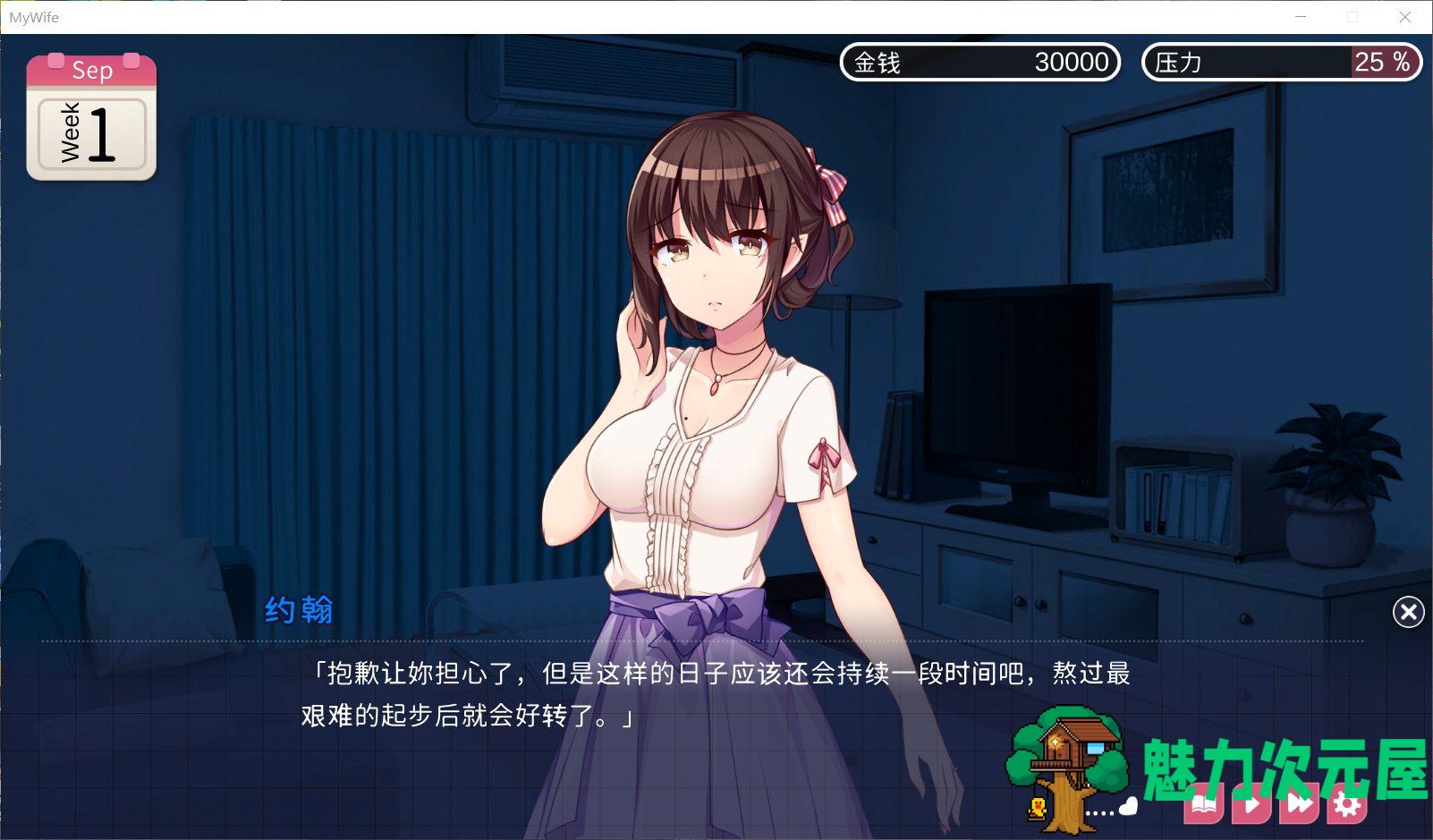The height and width of the screenshot is (840, 1433).
Task: Start auto-play with the play icon
Action: click(x=1253, y=803)
